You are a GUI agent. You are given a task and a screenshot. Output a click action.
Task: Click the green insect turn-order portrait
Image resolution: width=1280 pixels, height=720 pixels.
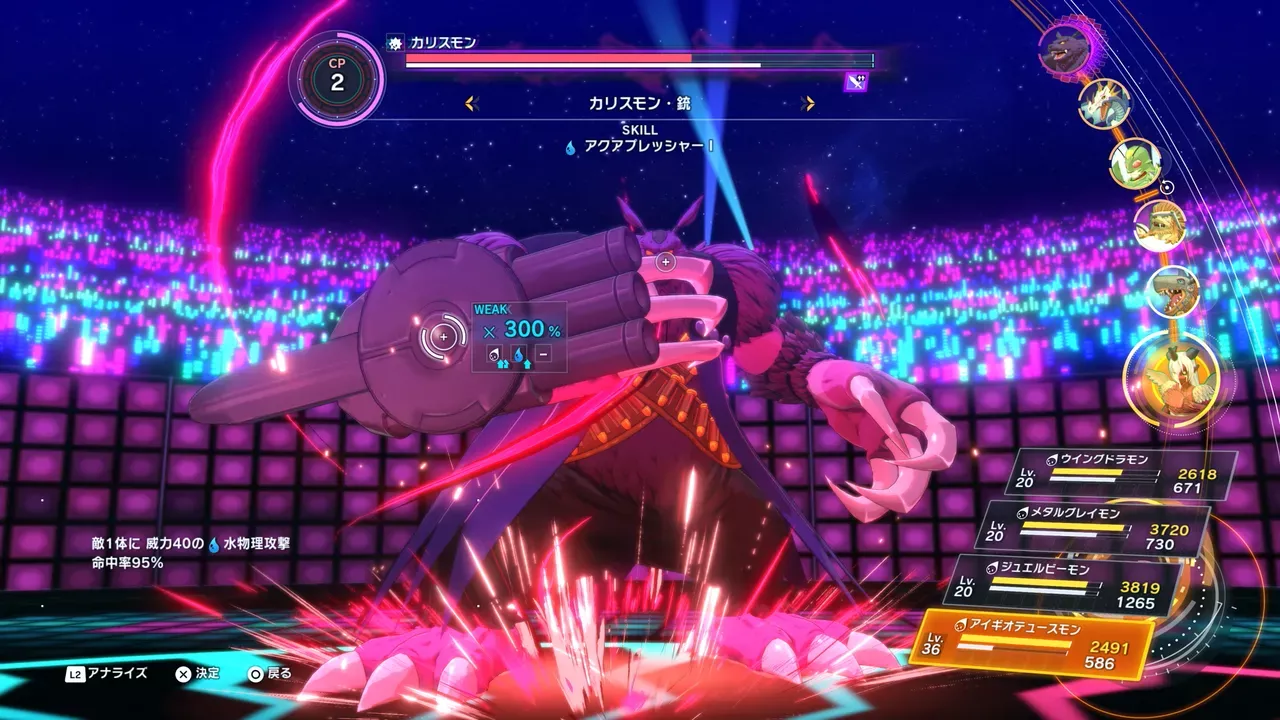(1135, 163)
